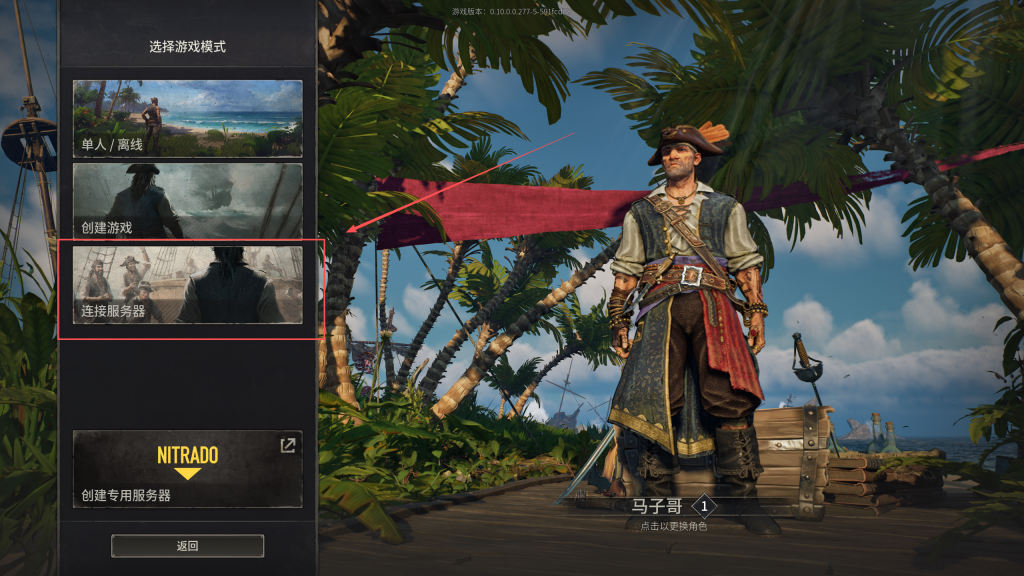Image resolution: width=1024 pixels, height=576 pixels.
Task: Open the 连接服务器 connect to server mode
Action: (187, 285)
